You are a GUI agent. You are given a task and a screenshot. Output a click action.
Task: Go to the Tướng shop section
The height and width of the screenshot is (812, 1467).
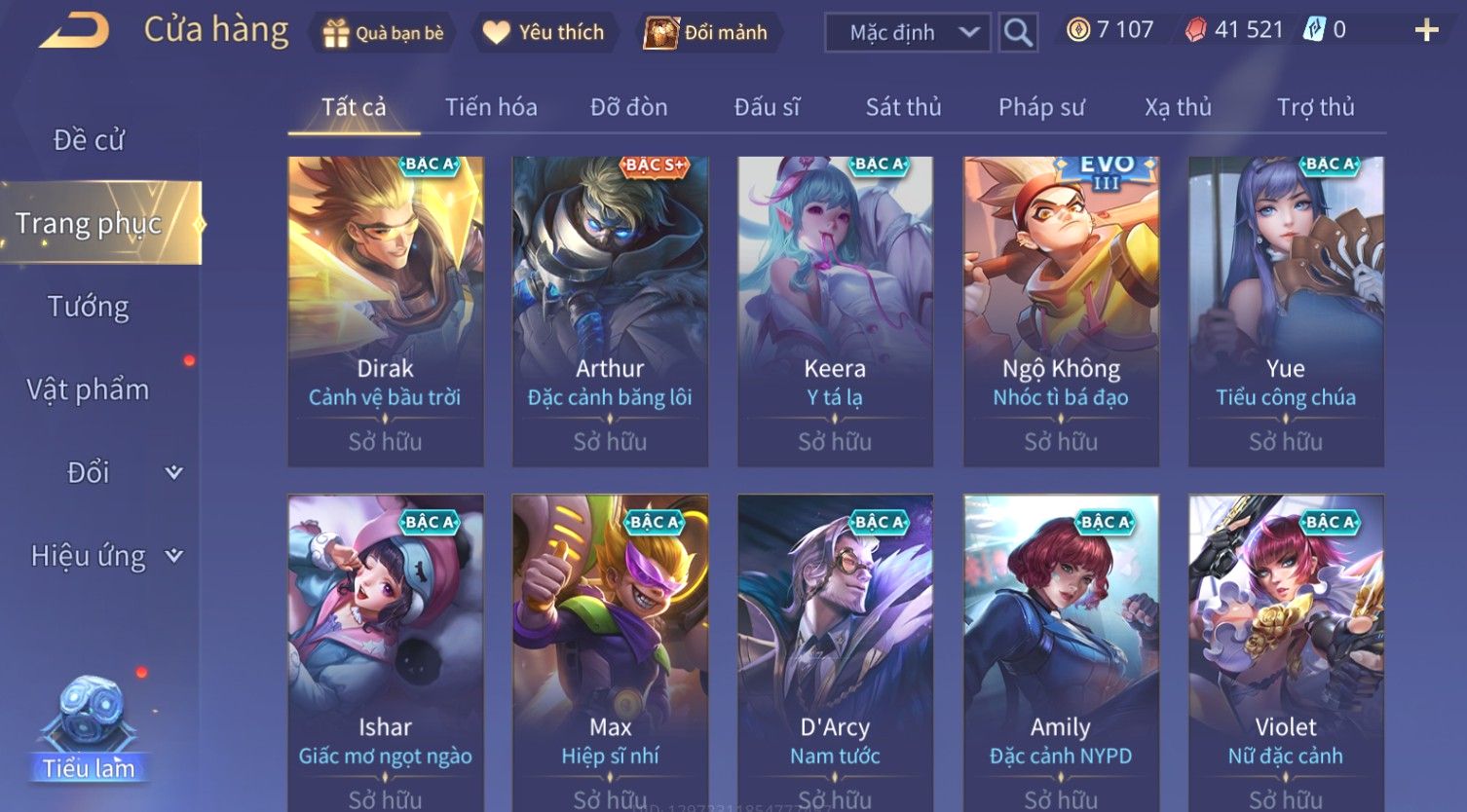89,307
